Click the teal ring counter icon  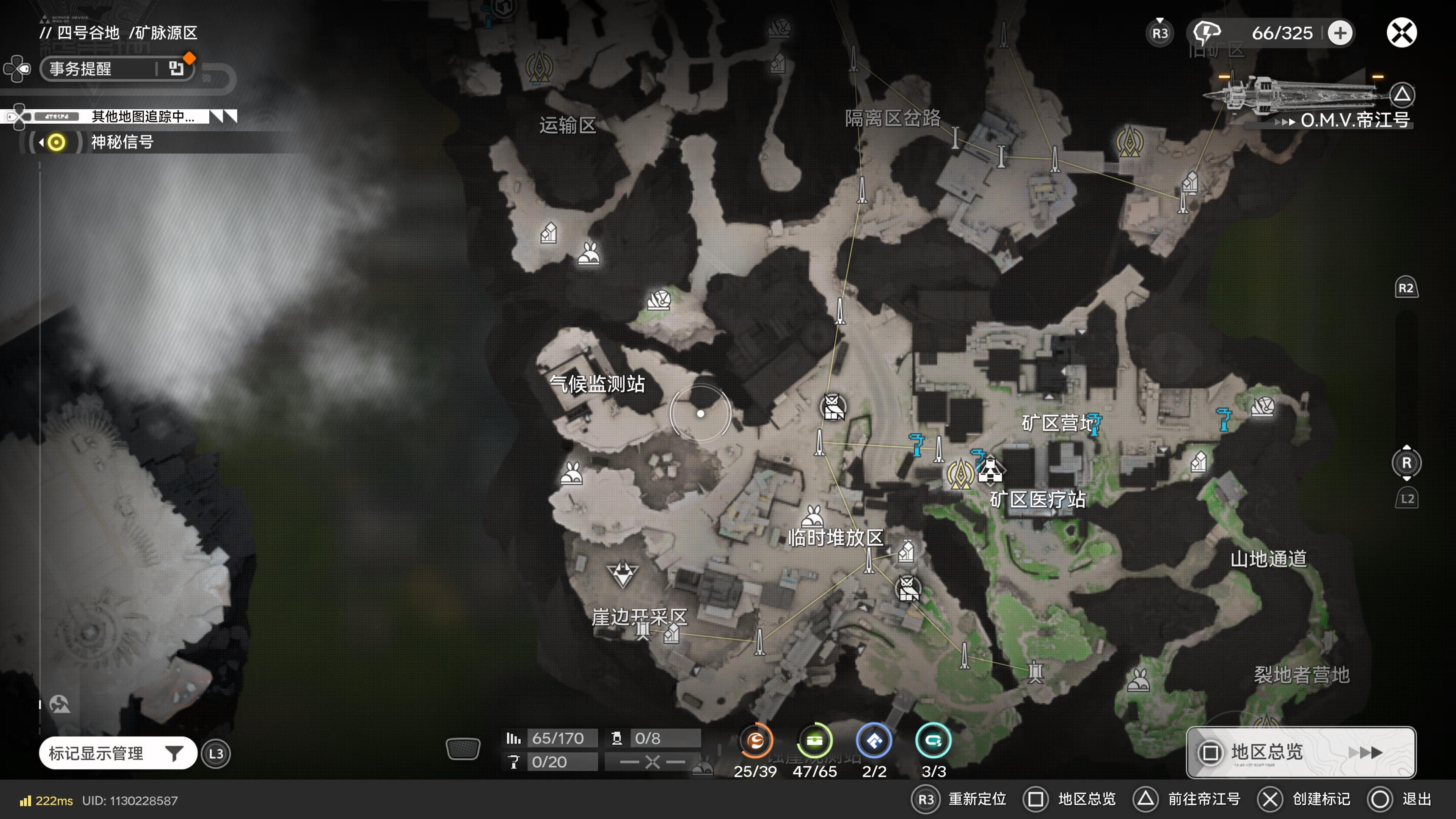click(x=933, y=741)
